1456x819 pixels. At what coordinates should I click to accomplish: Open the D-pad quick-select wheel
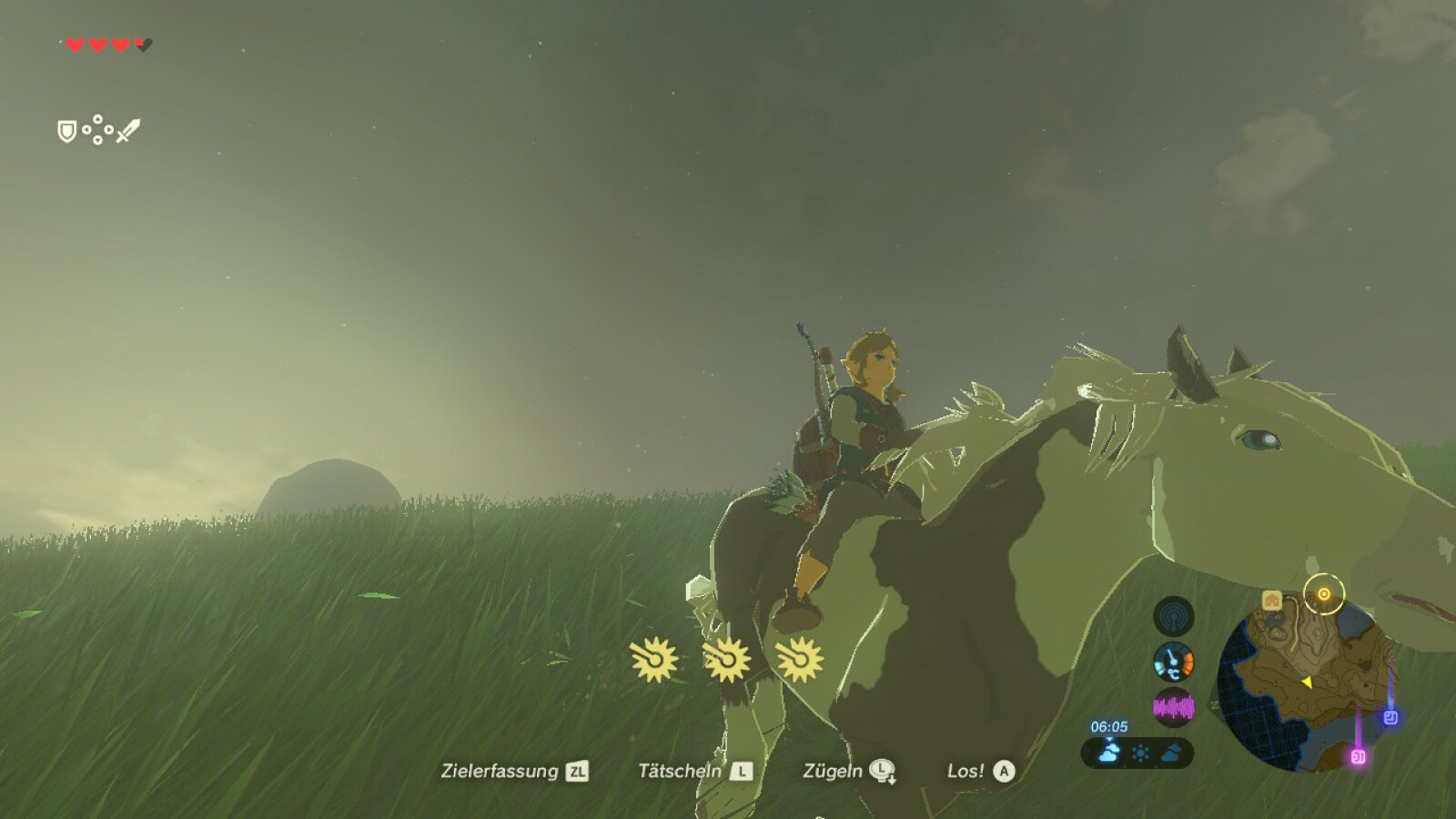tap(97, 128)
